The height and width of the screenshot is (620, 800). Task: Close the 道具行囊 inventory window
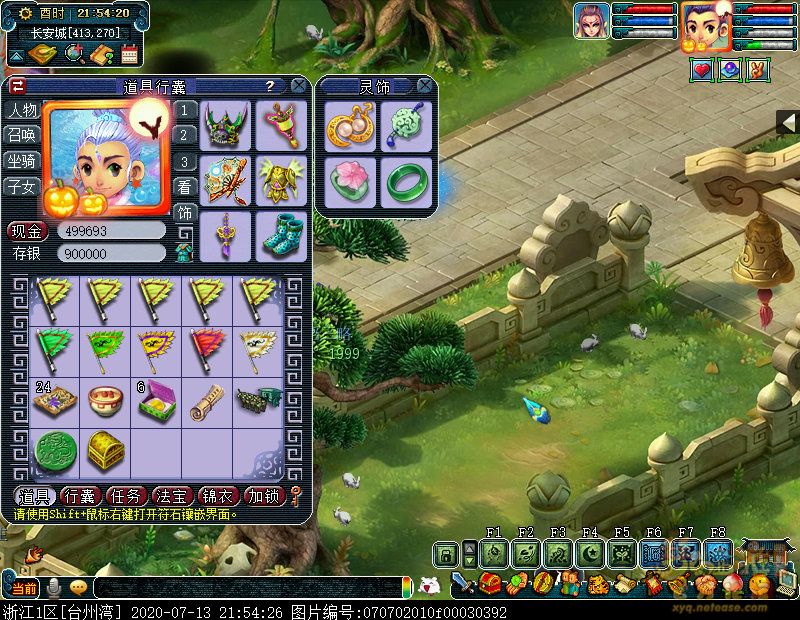pos(298,87)
